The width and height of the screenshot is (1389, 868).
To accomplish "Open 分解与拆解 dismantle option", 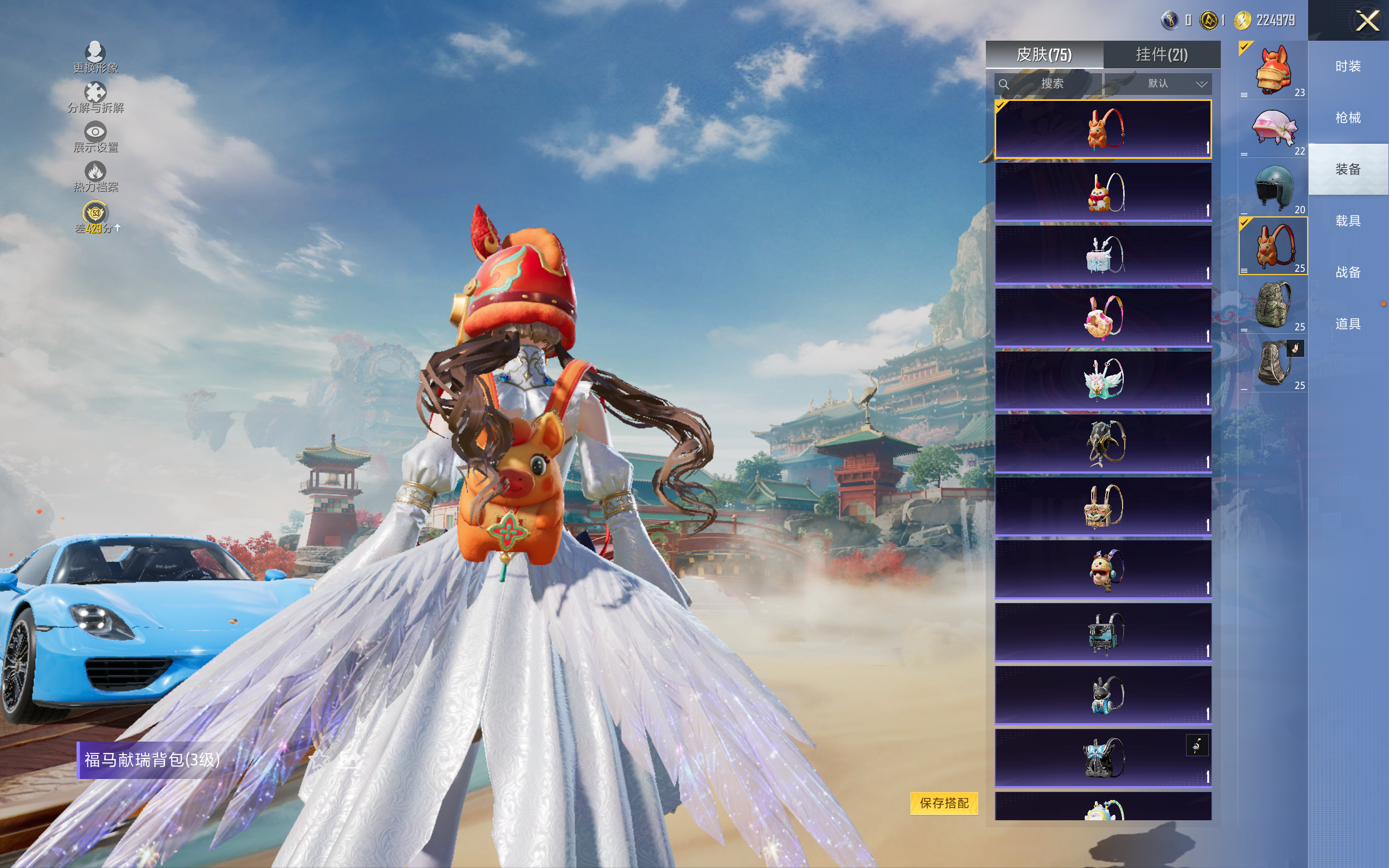I will 95,97.
